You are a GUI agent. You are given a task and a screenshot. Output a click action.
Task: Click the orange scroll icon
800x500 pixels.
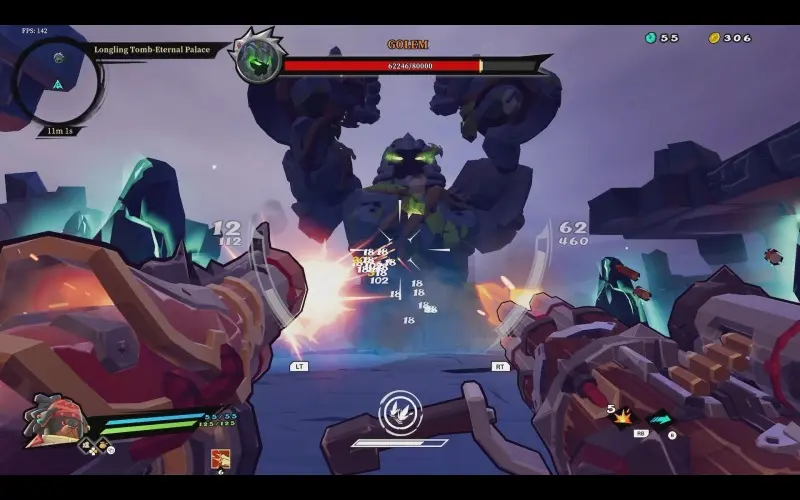click(220, 458)
